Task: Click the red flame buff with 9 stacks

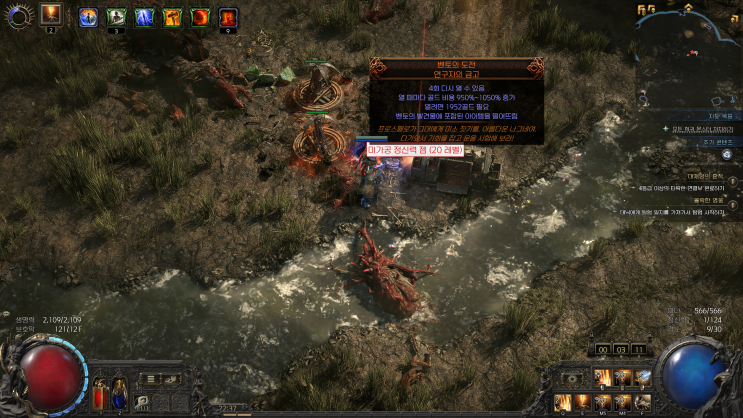Action: point(228,17)
